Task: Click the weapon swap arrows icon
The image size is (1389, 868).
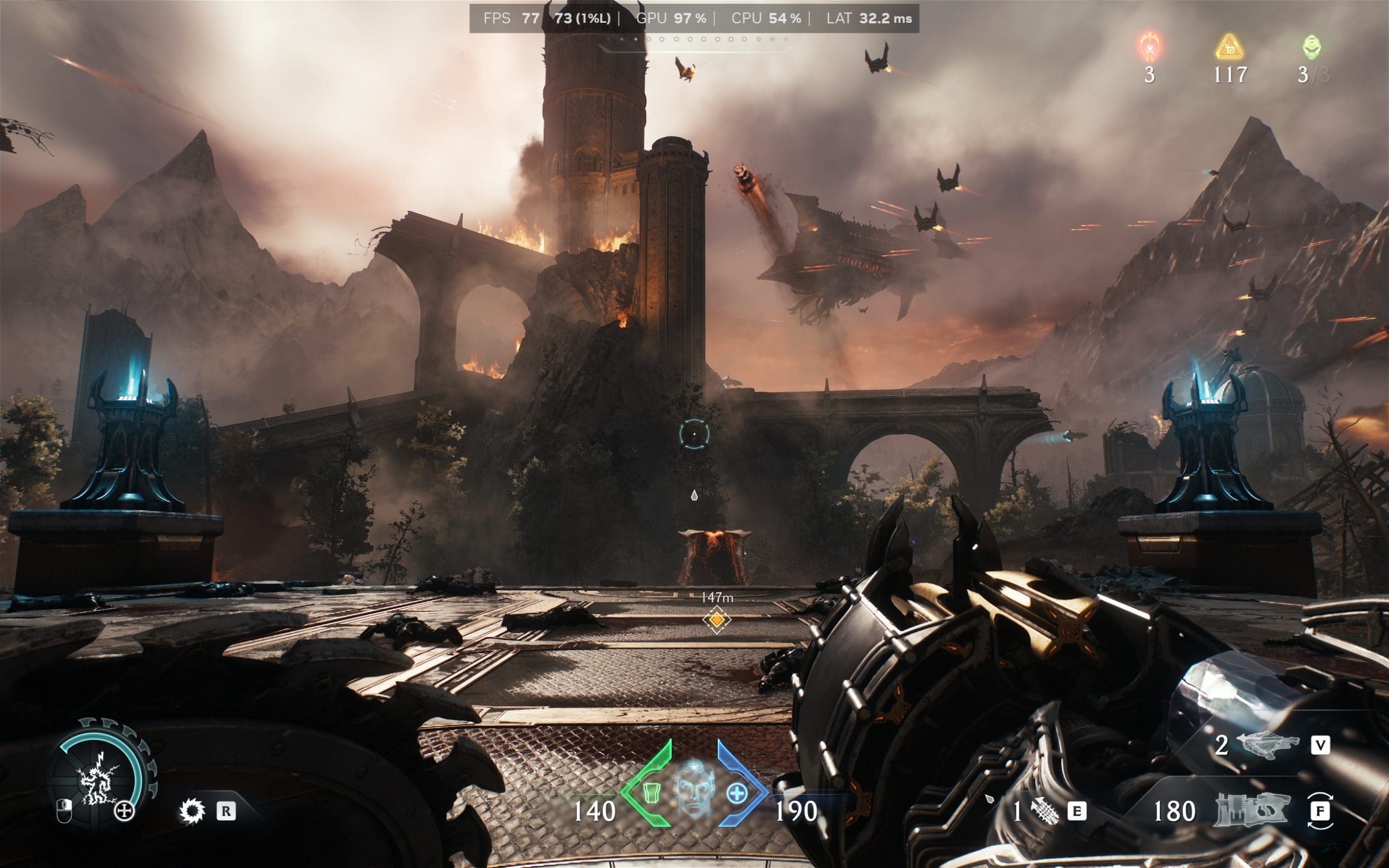Action: pyautogui.click(x=1320, y=811)
